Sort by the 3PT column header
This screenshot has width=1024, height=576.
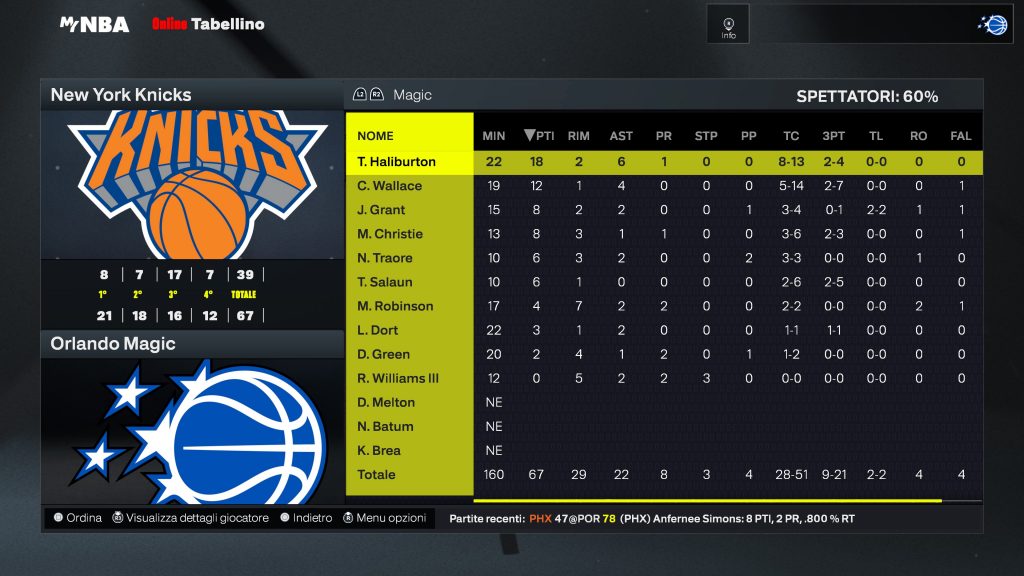pos(832,136)
